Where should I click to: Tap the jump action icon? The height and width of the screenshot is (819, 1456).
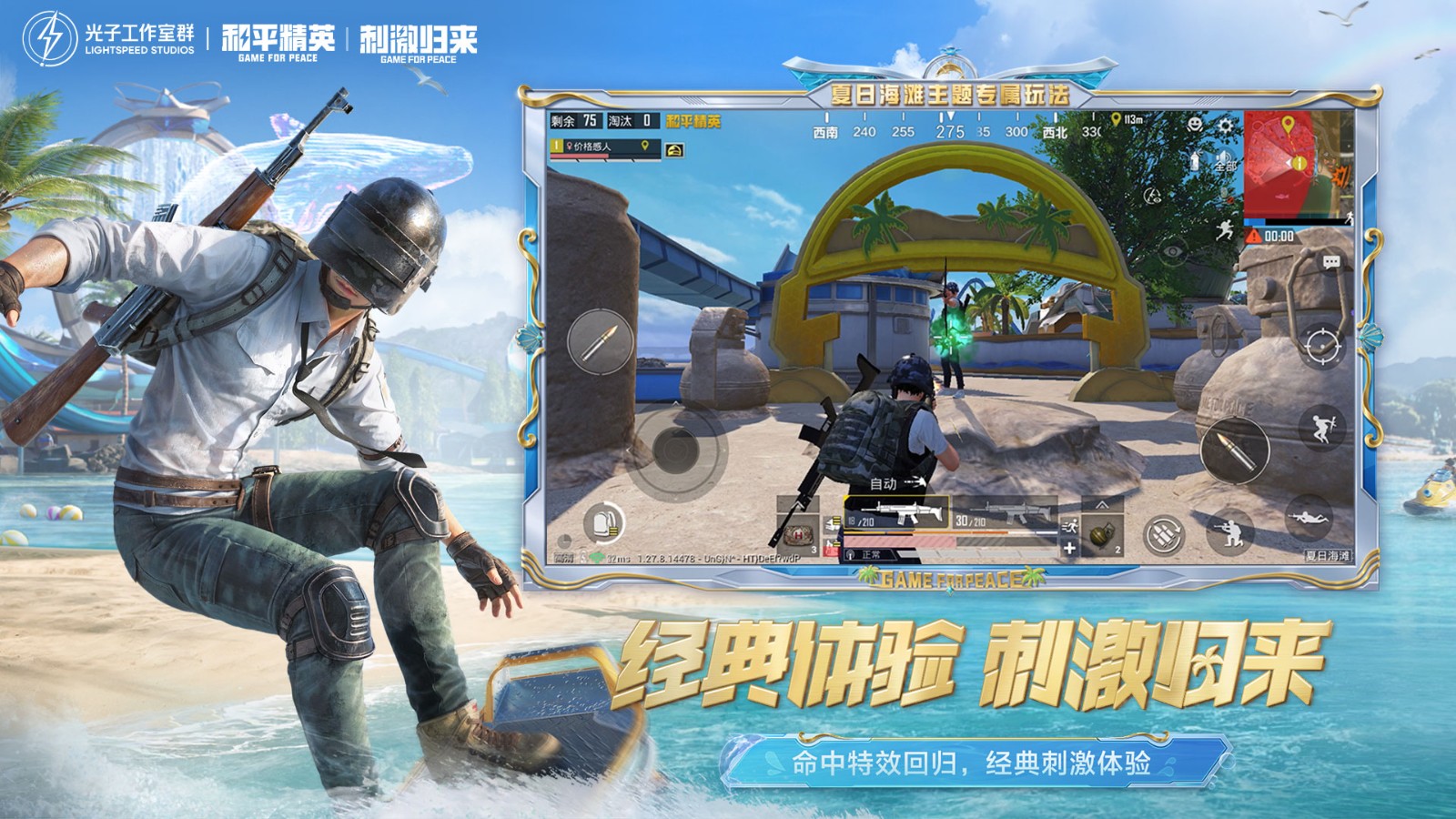coord(1323,428)
